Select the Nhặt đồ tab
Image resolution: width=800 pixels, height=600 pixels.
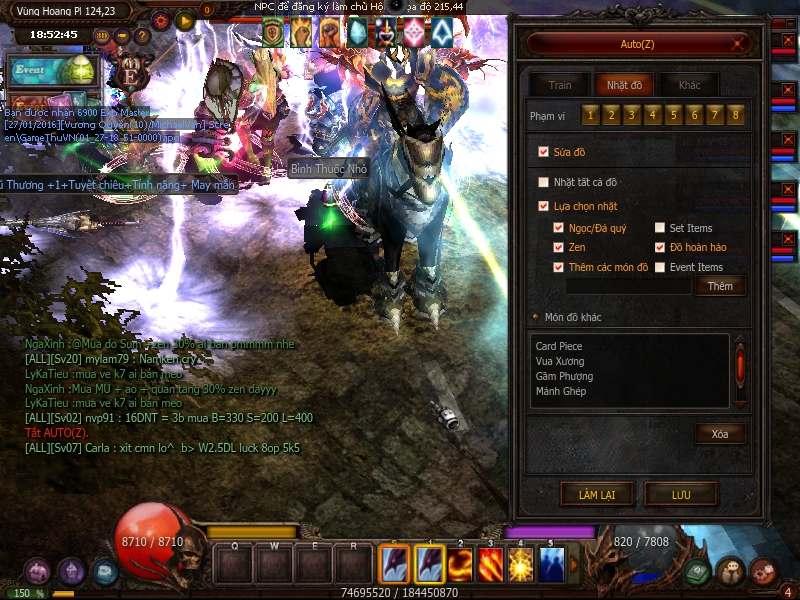(x=624, y=85)
